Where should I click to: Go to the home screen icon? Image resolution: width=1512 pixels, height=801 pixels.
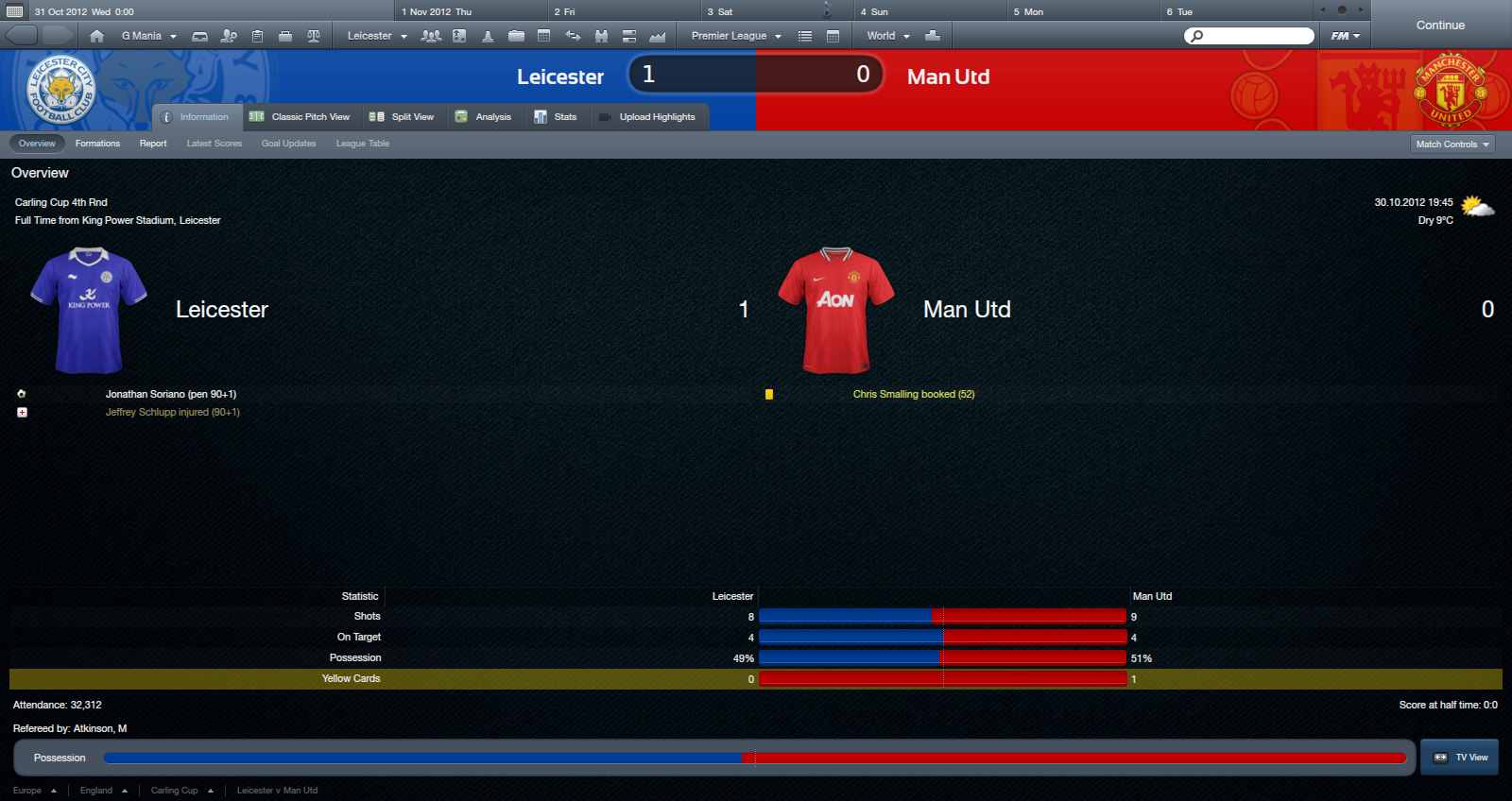96,36
